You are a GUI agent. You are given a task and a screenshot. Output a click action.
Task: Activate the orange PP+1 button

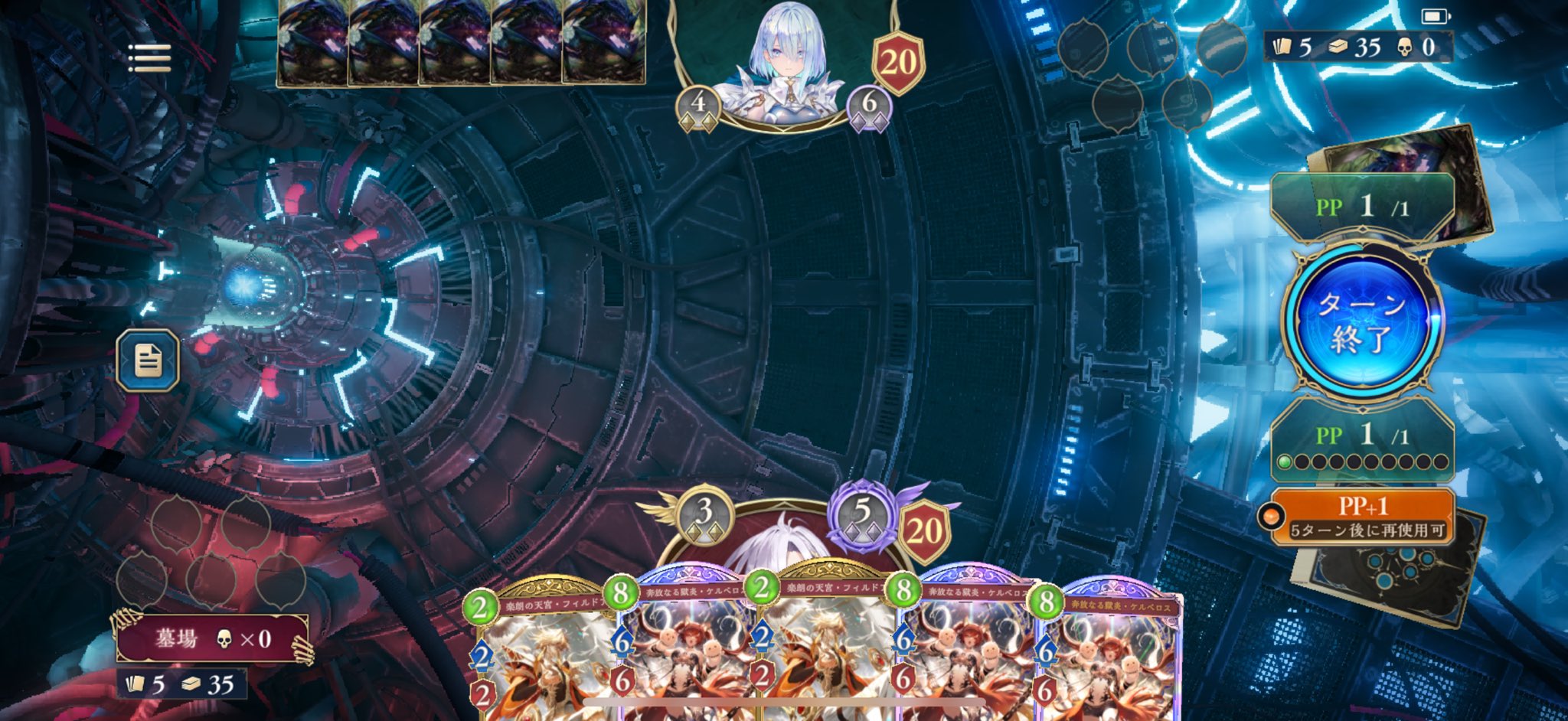pyautogui.click(x=1363, y=517)
